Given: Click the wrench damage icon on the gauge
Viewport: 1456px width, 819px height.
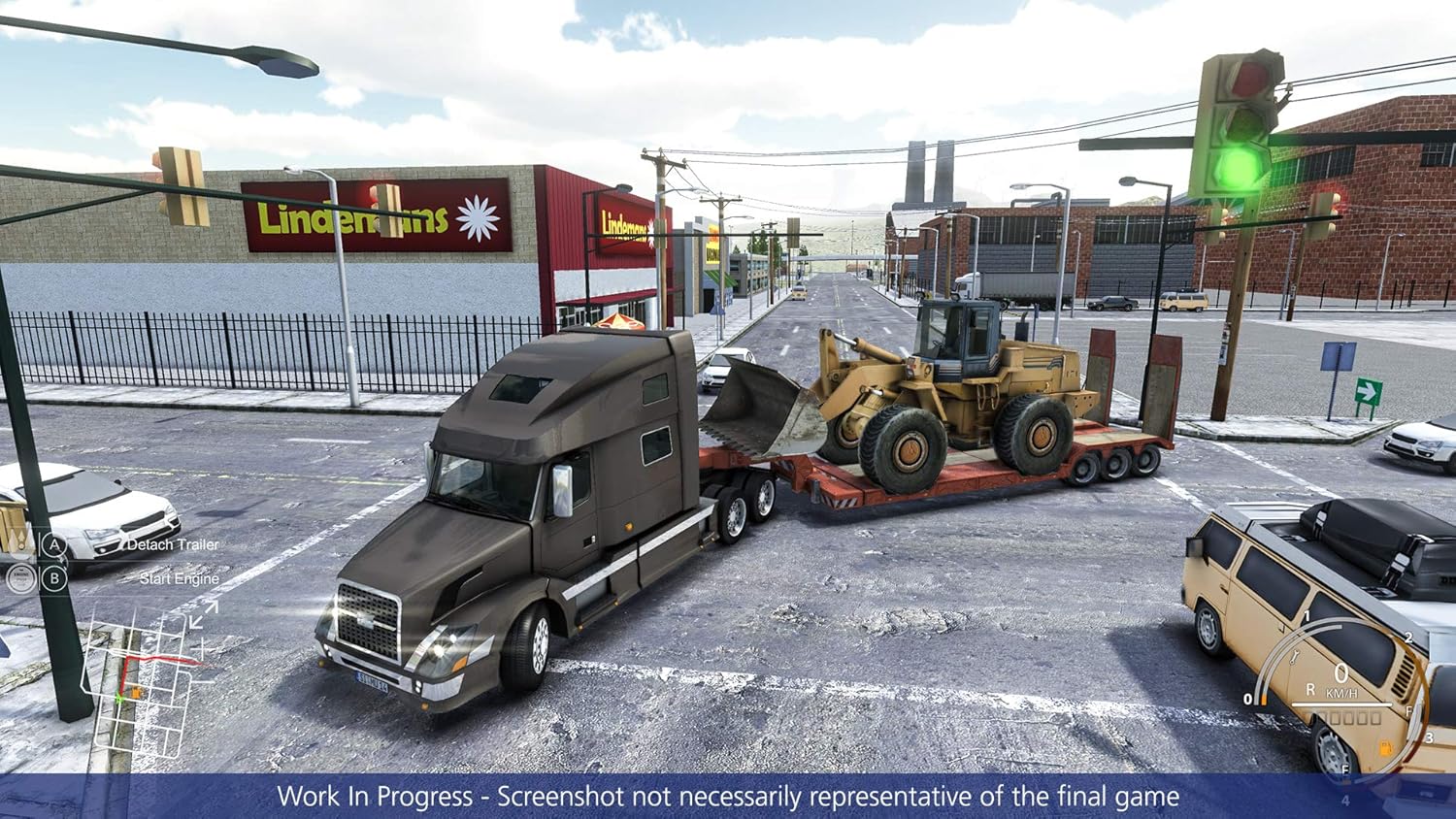Looking at the screenshot, I should [1294, 657].
